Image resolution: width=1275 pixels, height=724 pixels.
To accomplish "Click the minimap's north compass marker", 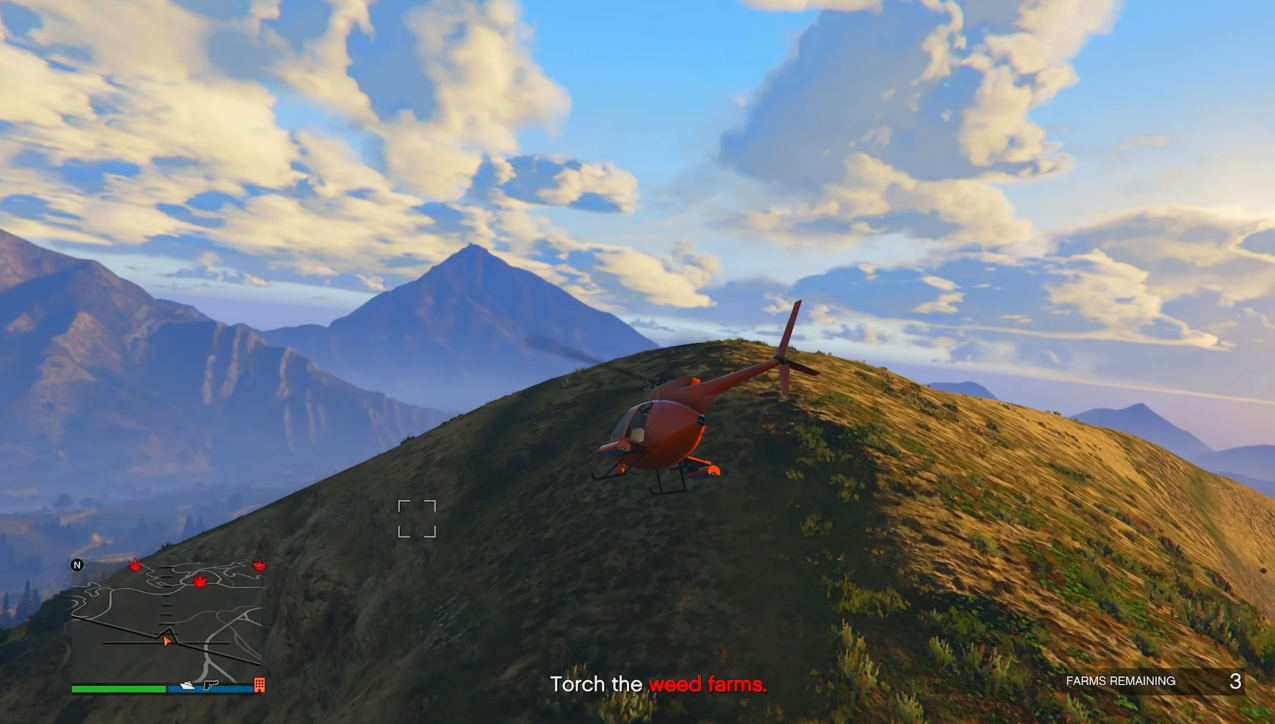I will [x=77, y=565].
